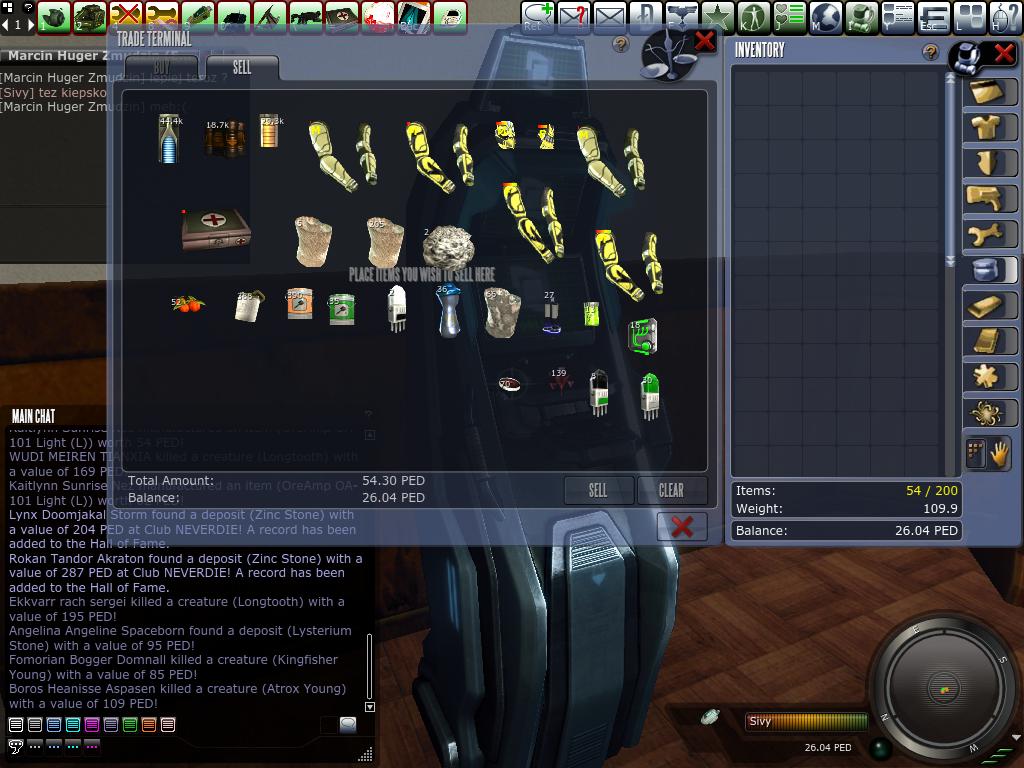Viewport: 1024px width, 768px height.
Task: Confirm the sale with the Sell button
Action: pos(598,490)
